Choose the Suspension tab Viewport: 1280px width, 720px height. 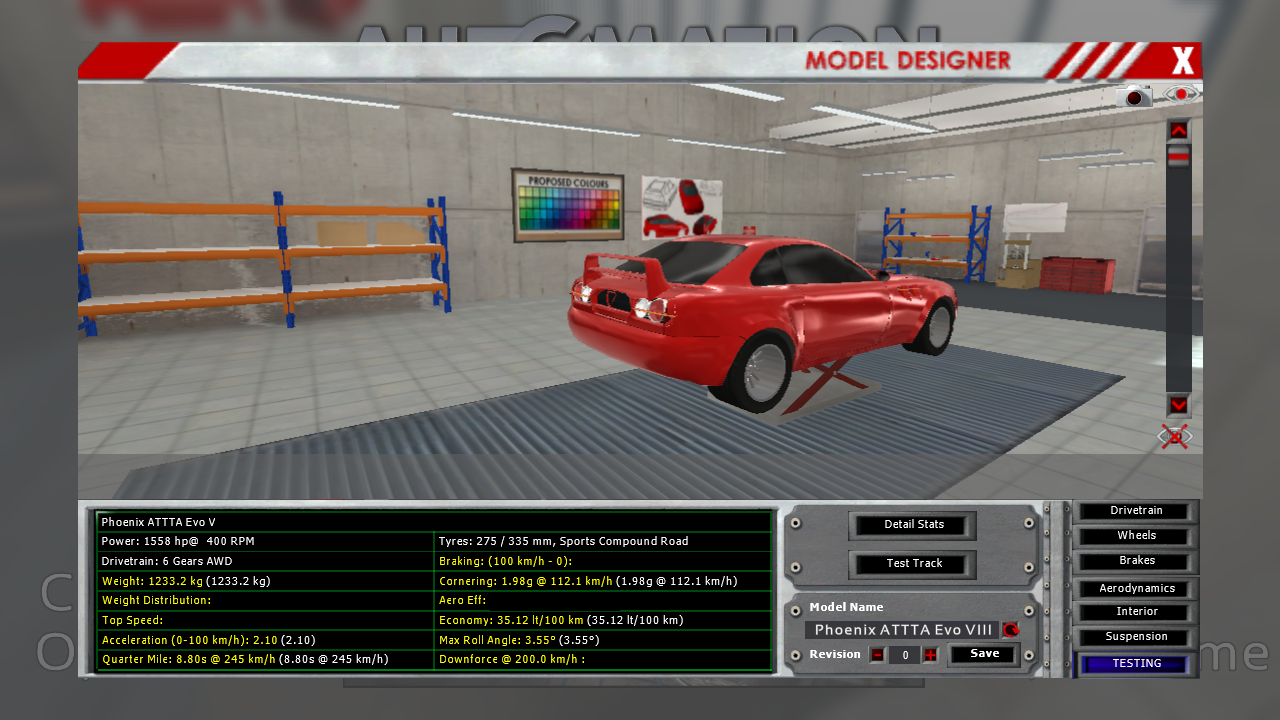(1136, 637)
